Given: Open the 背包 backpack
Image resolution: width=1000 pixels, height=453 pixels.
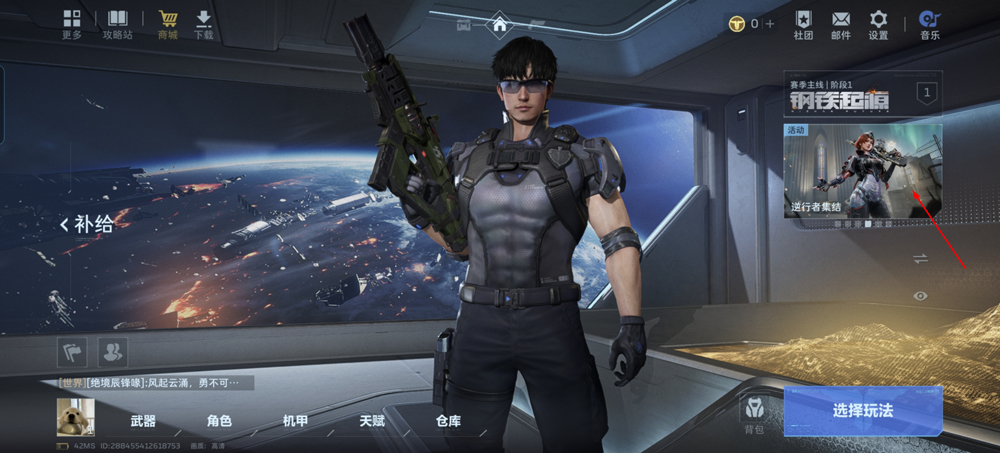Looking at the screenshot, I should point(753,414).
